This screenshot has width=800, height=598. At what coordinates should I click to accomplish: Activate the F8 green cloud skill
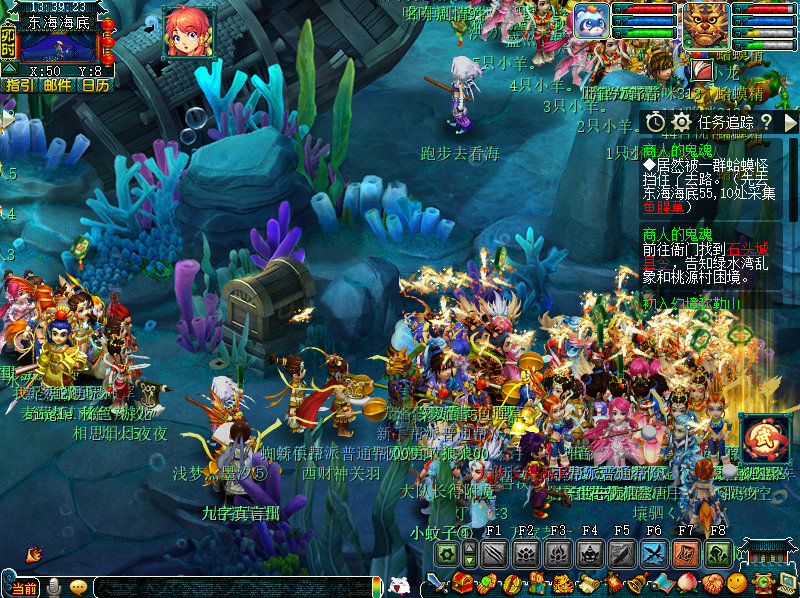pos(718,554)
